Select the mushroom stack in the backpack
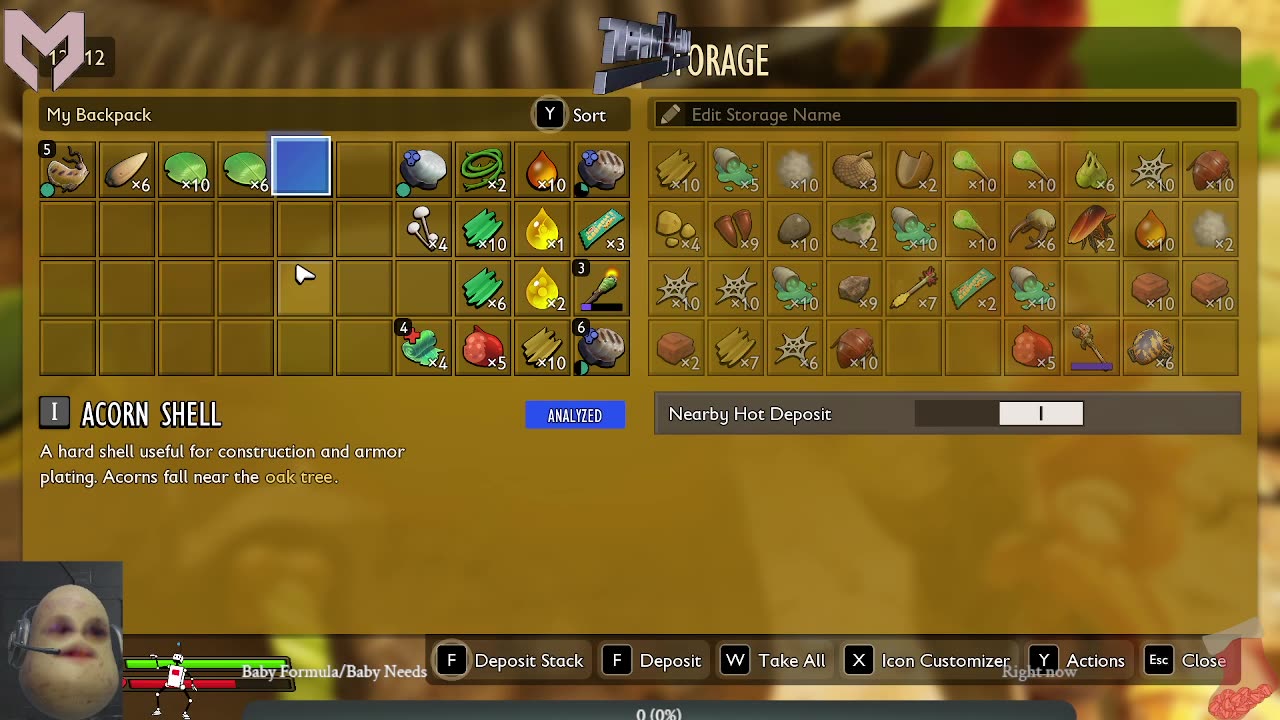Screen dimensions: 1280x720 tap(423, 229)
